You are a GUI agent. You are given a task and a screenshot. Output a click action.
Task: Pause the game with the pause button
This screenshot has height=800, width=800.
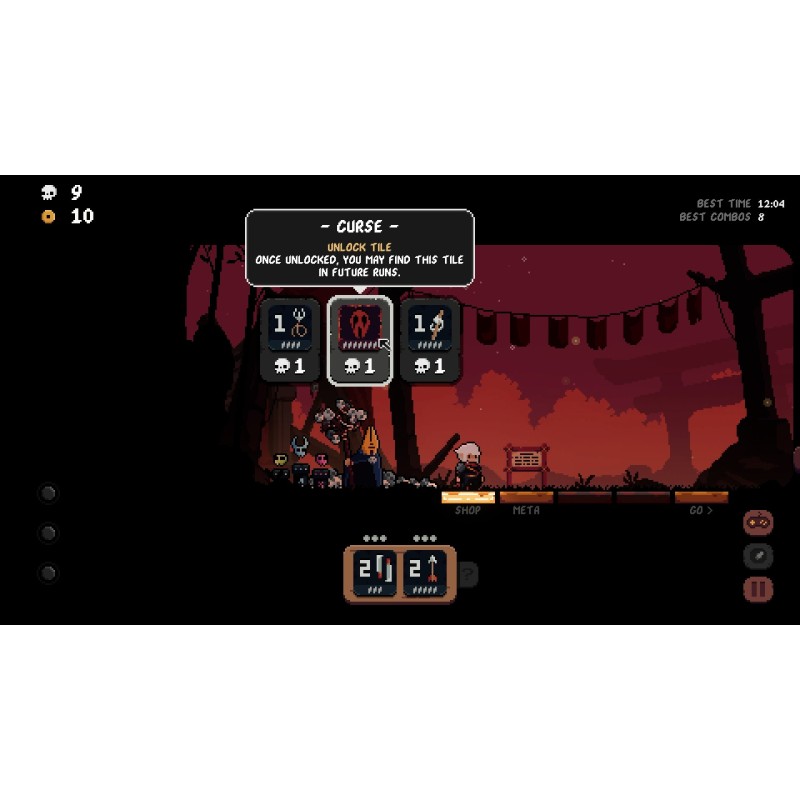click(757, 589)
